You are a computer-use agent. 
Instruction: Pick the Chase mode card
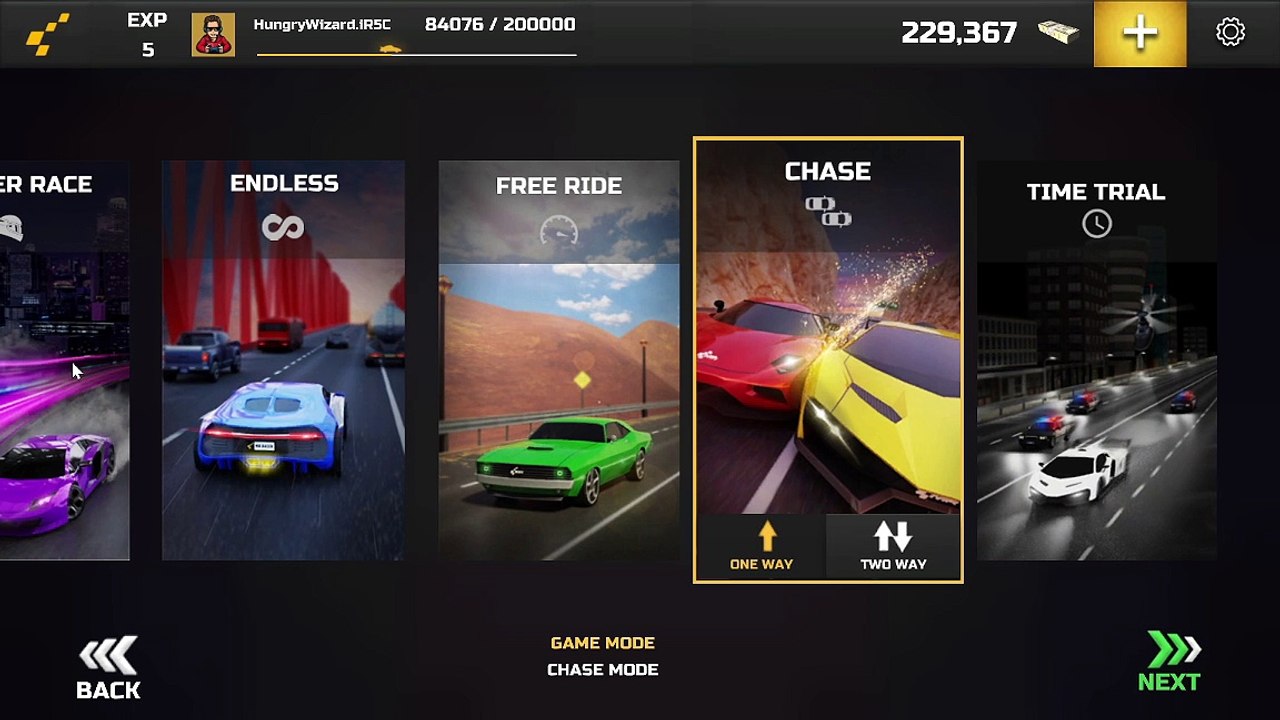(828, 330)
